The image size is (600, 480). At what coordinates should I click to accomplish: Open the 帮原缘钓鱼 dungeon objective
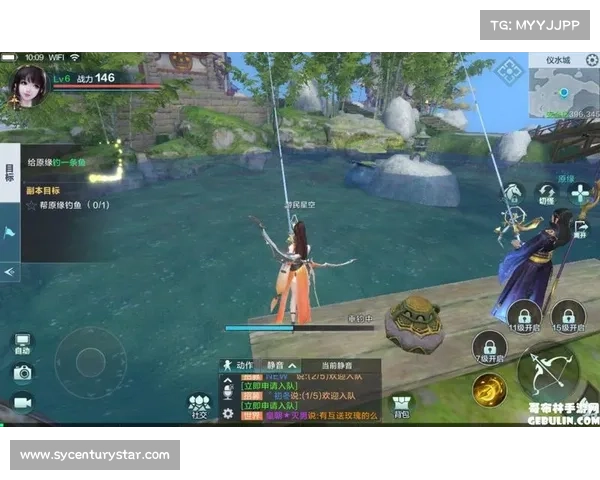pos(68,205)
